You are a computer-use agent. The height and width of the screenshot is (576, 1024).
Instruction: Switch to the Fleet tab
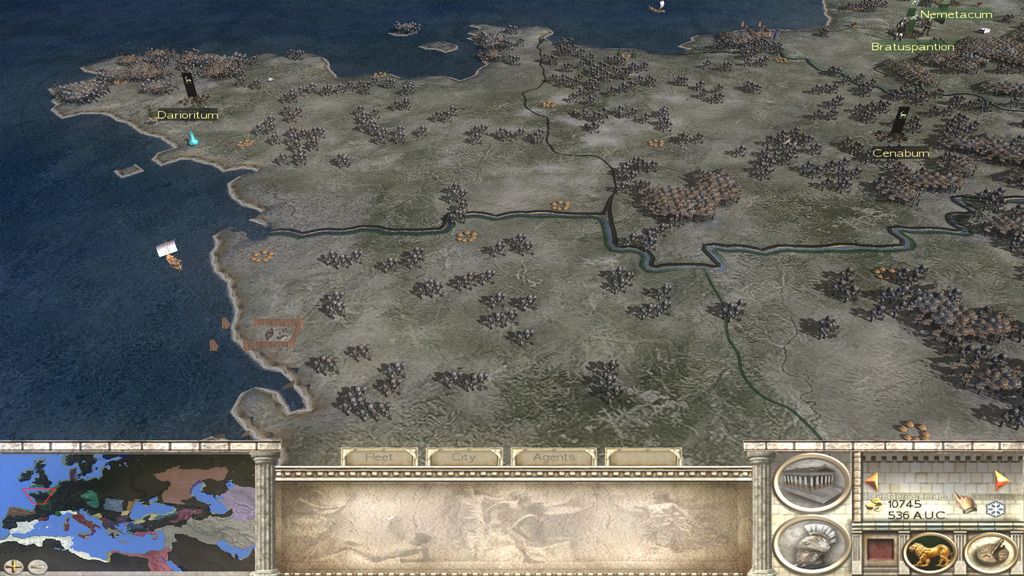[379, 457]
